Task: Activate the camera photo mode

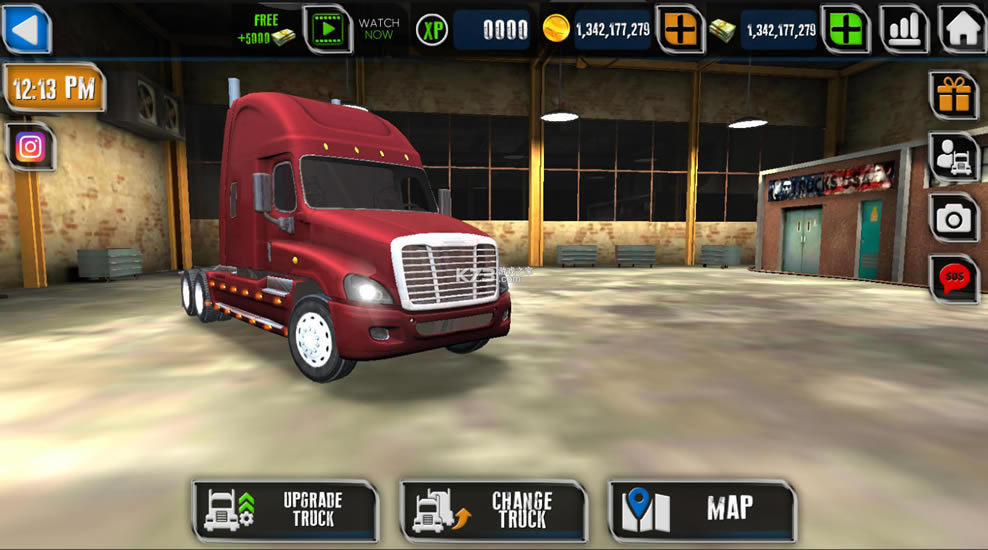Action: [x=953, y=217]
